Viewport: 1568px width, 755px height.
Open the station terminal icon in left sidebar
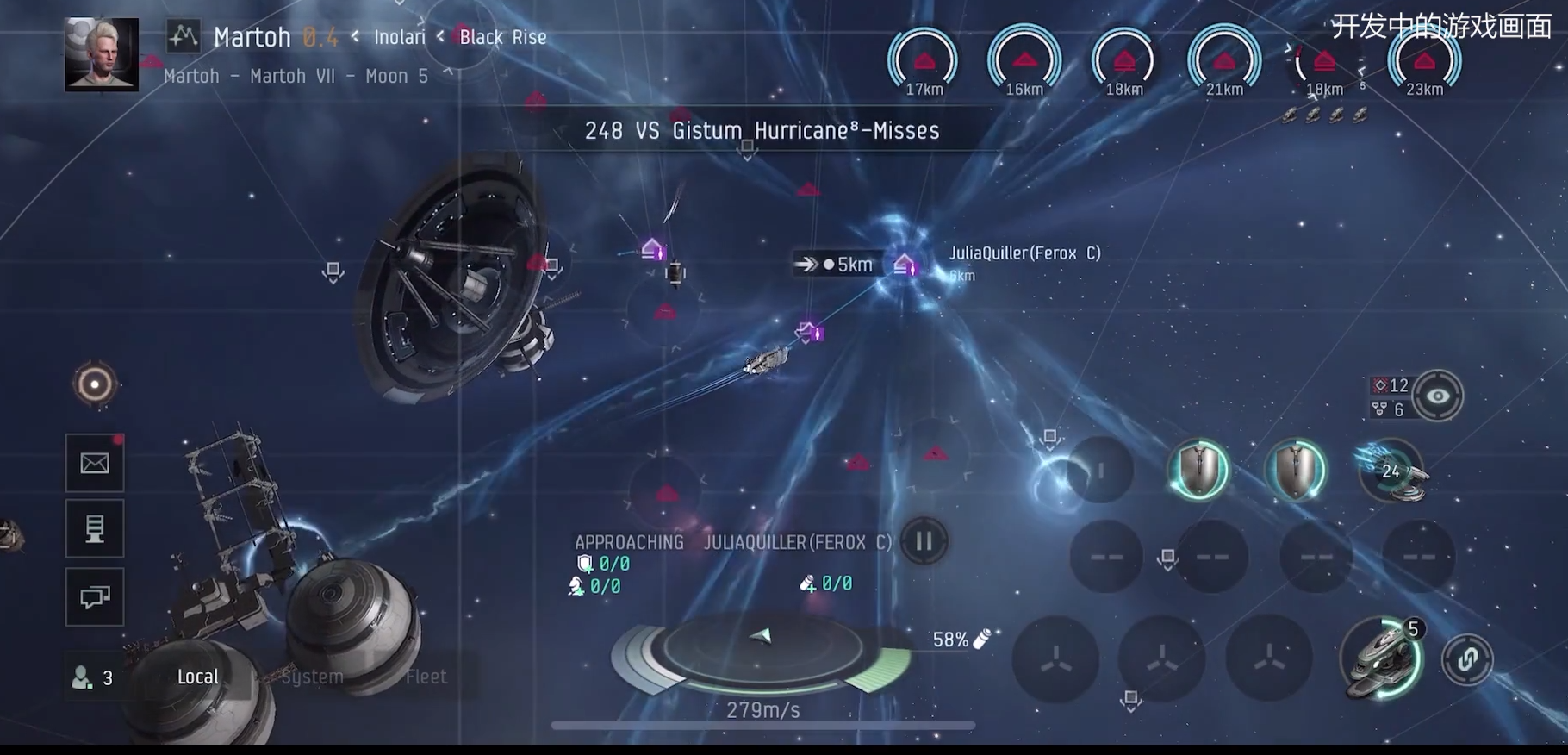coord(95,528)
